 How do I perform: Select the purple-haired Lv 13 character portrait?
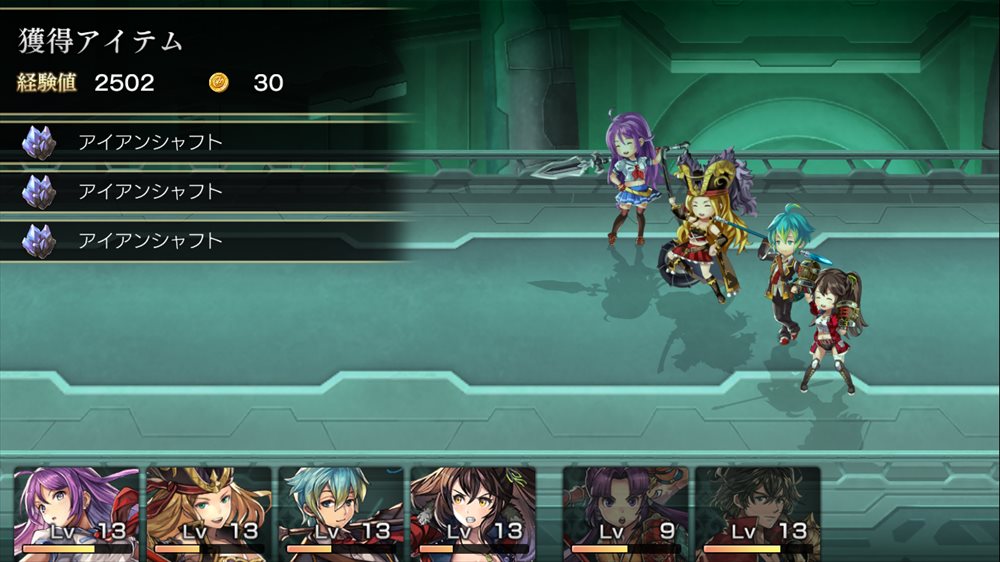point(76,510)
